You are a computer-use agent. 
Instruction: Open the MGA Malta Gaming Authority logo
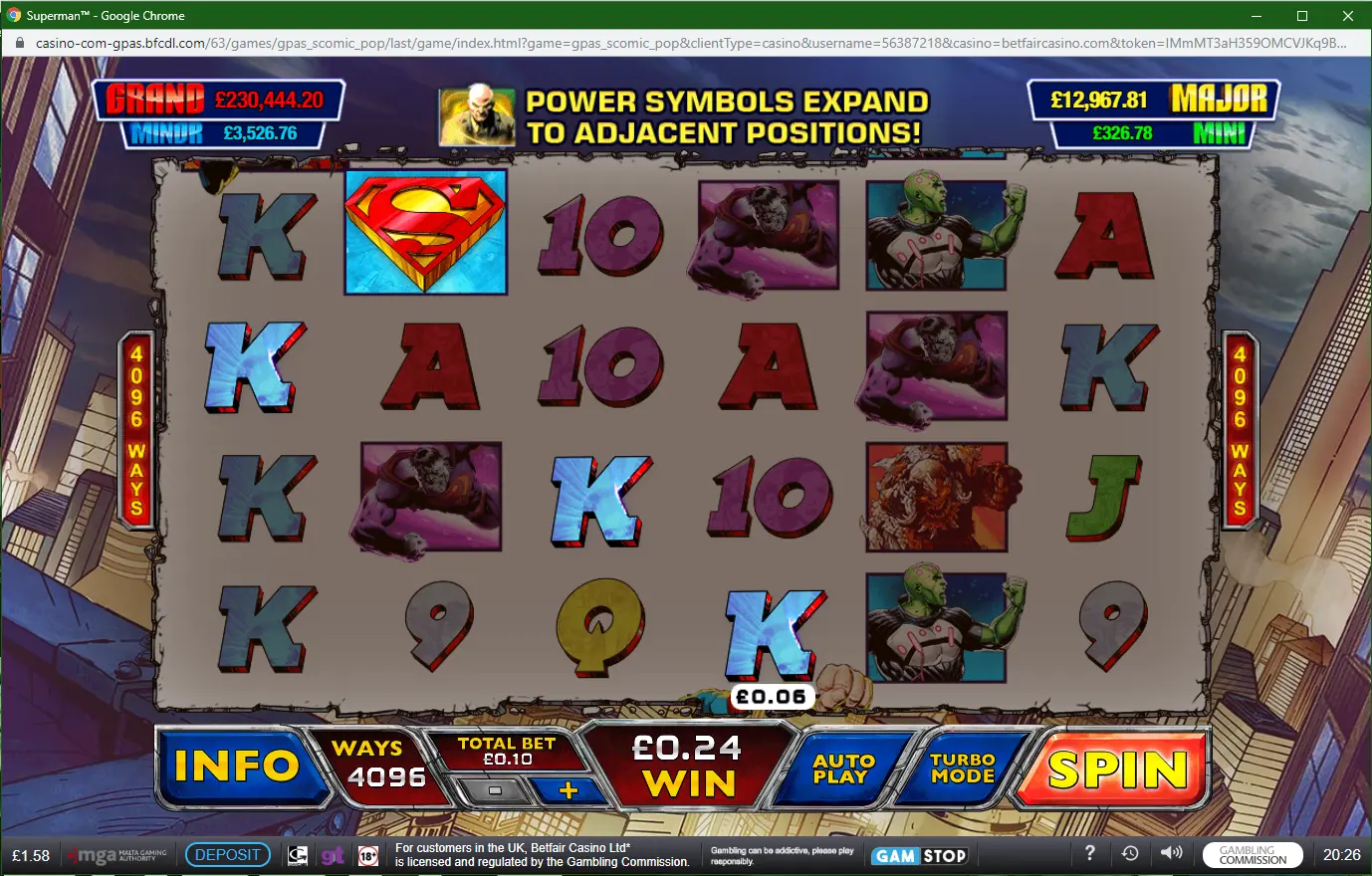tap(117, 855)
